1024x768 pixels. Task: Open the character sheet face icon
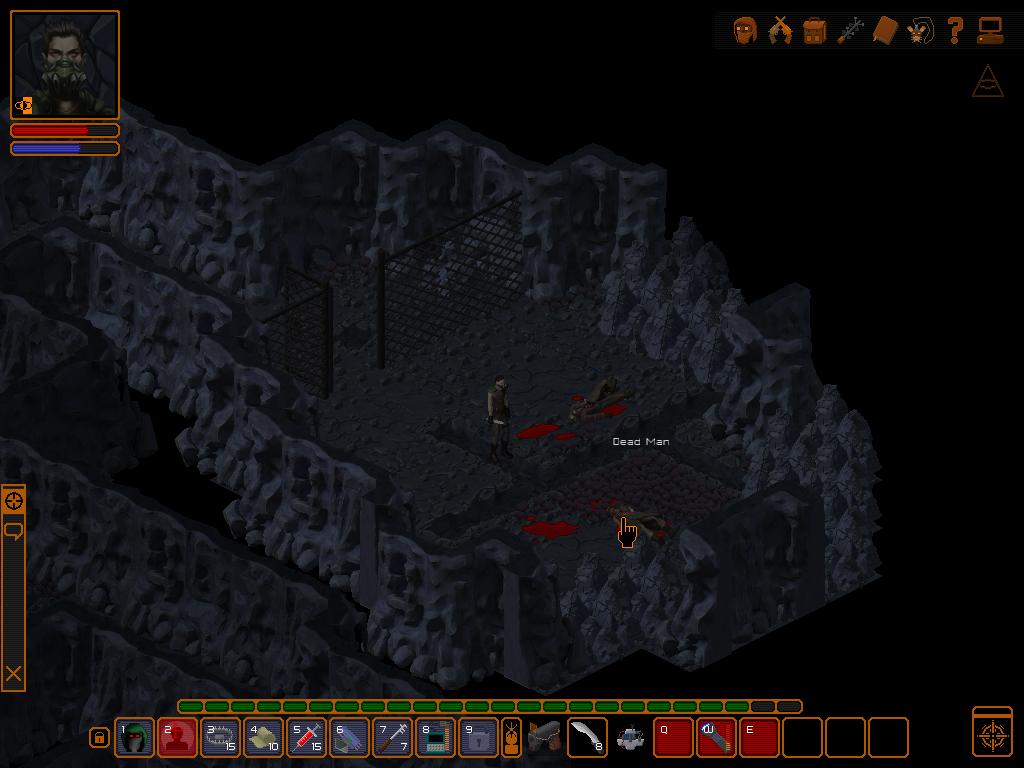(x=744, y=30)
